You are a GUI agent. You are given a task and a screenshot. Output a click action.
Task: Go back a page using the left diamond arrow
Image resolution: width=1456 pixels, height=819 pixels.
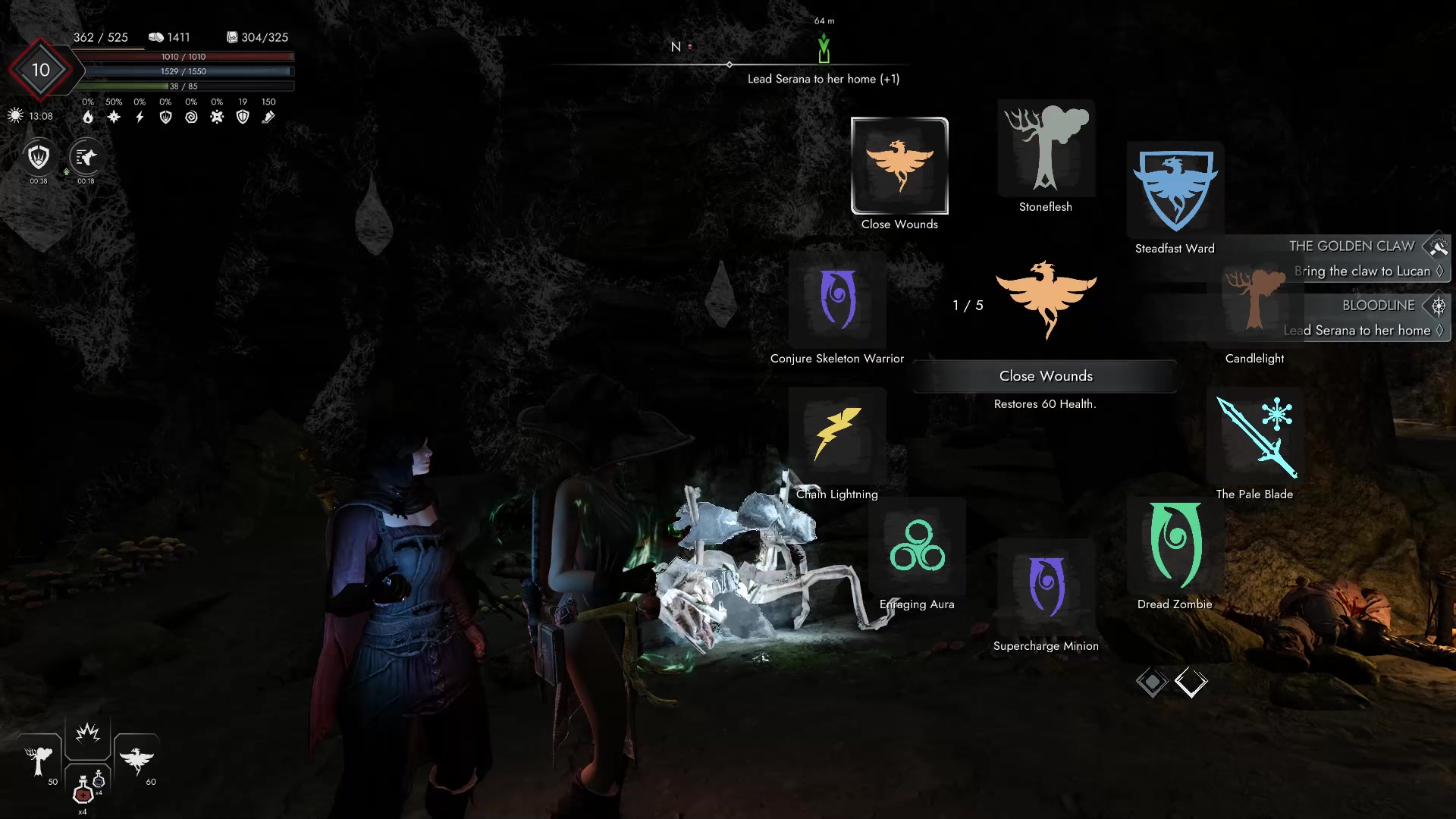click(x=1152, y=682)
